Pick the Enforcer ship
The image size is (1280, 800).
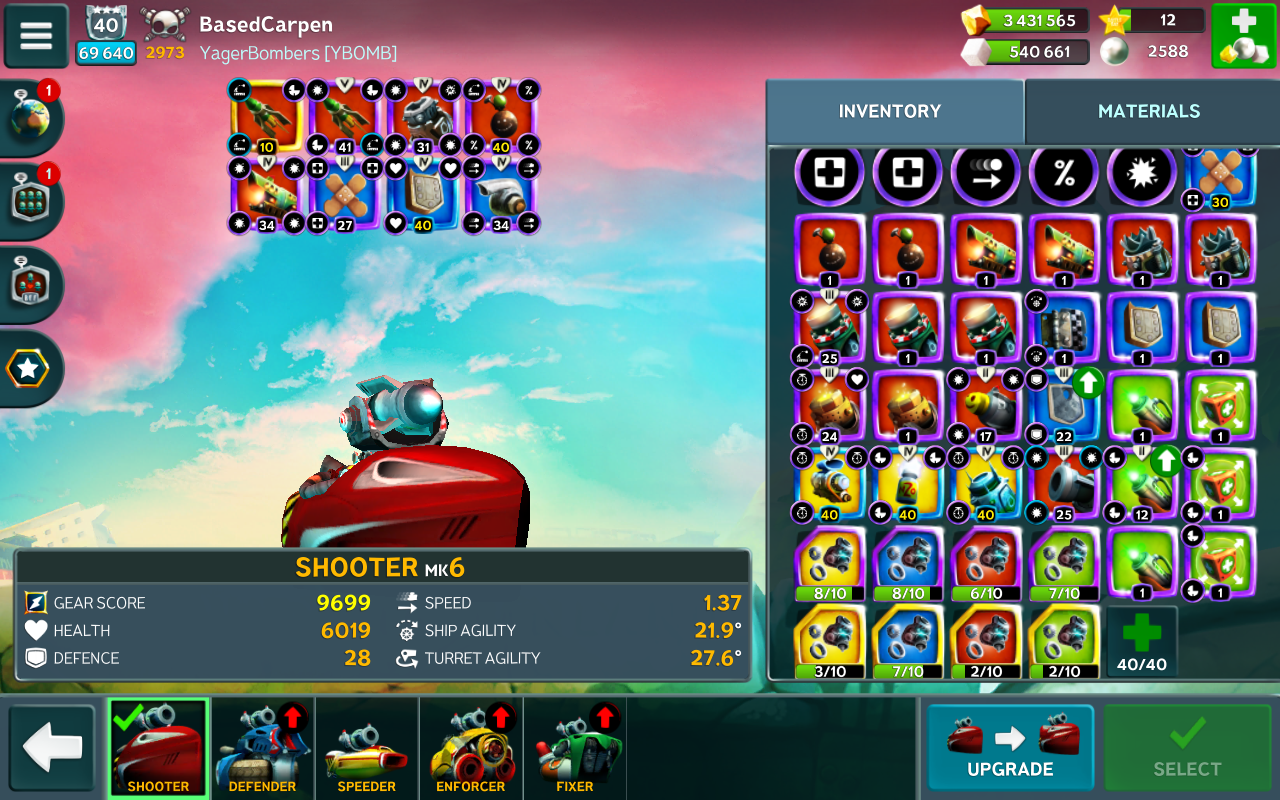470,747
